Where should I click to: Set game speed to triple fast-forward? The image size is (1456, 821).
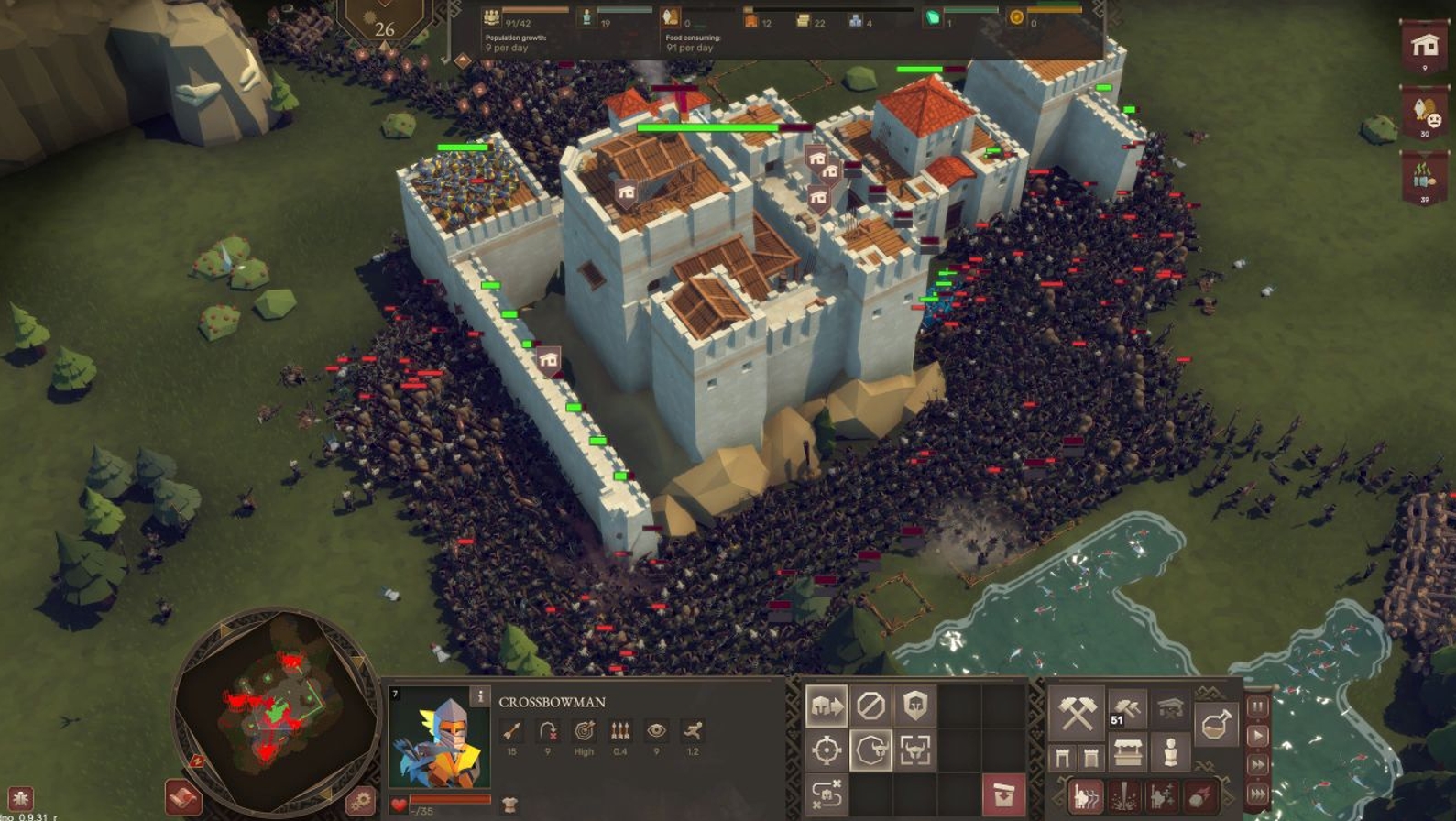click(1257, 794)
